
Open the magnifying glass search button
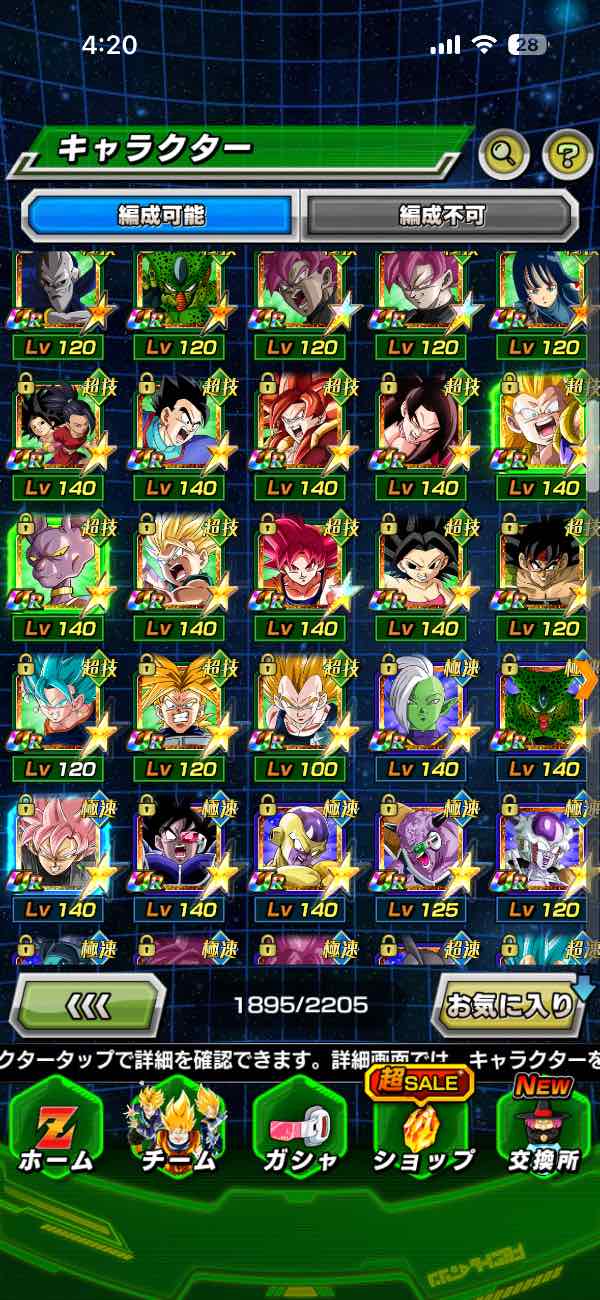click(x=505, y=153)
